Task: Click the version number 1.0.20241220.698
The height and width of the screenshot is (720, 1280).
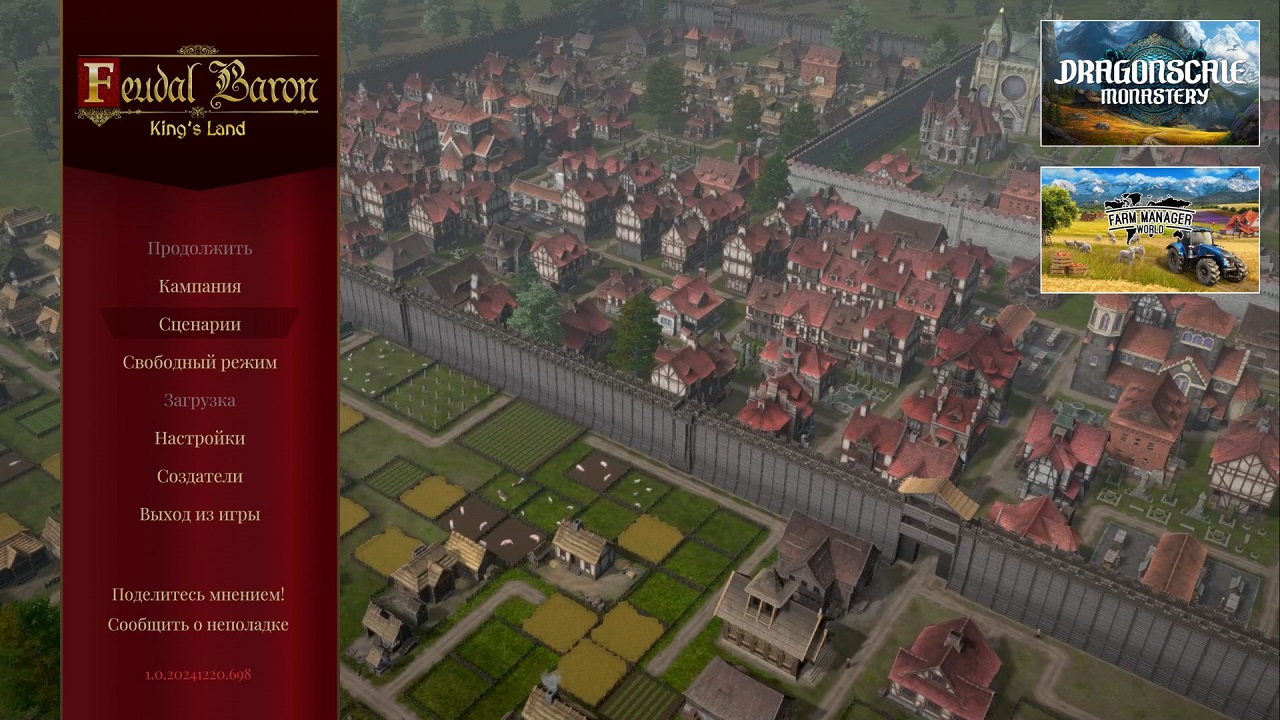Action: pyautogui.click(x=199, y=674)
